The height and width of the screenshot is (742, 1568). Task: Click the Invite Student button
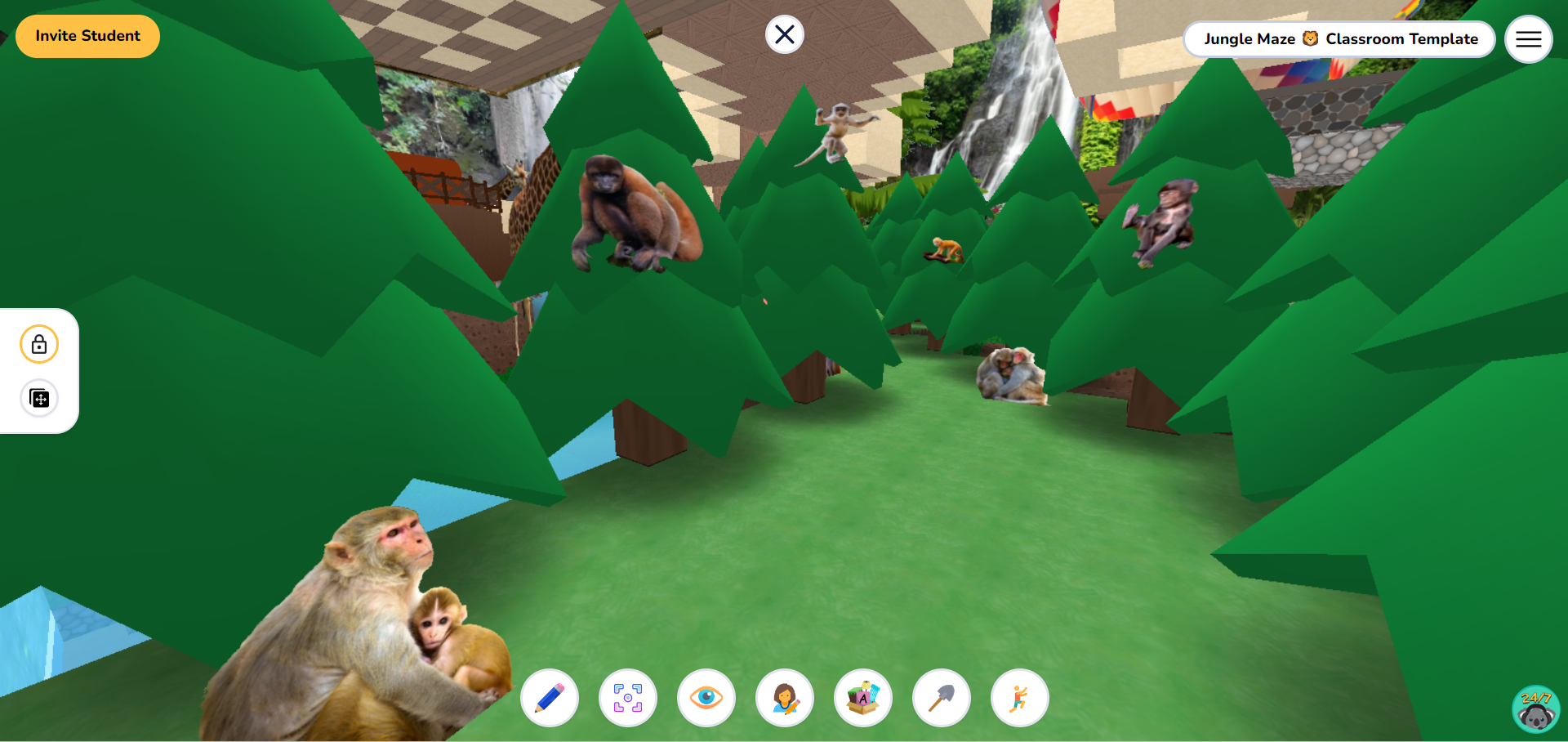tap(87, 36)
